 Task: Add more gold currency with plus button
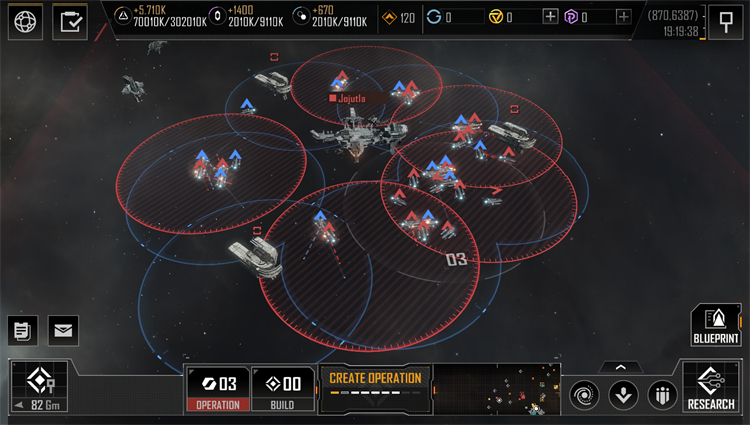550,16
